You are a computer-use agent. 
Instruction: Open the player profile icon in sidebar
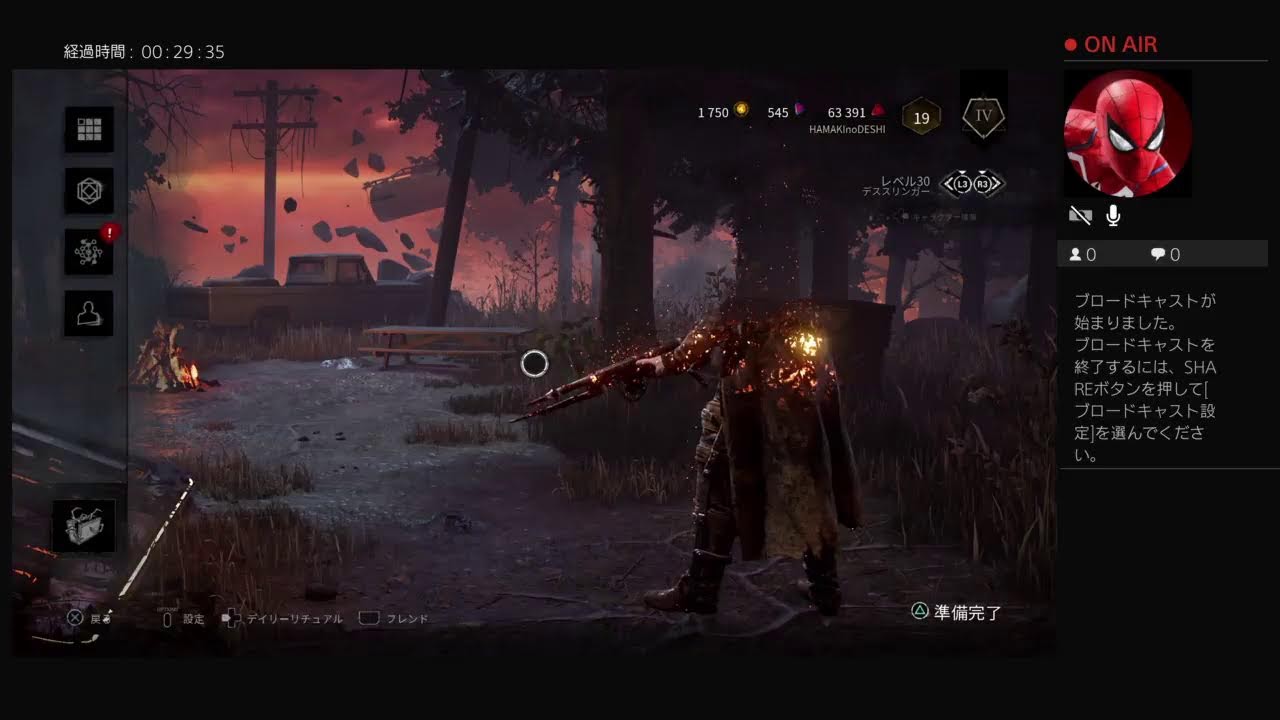tap(87, 313)
